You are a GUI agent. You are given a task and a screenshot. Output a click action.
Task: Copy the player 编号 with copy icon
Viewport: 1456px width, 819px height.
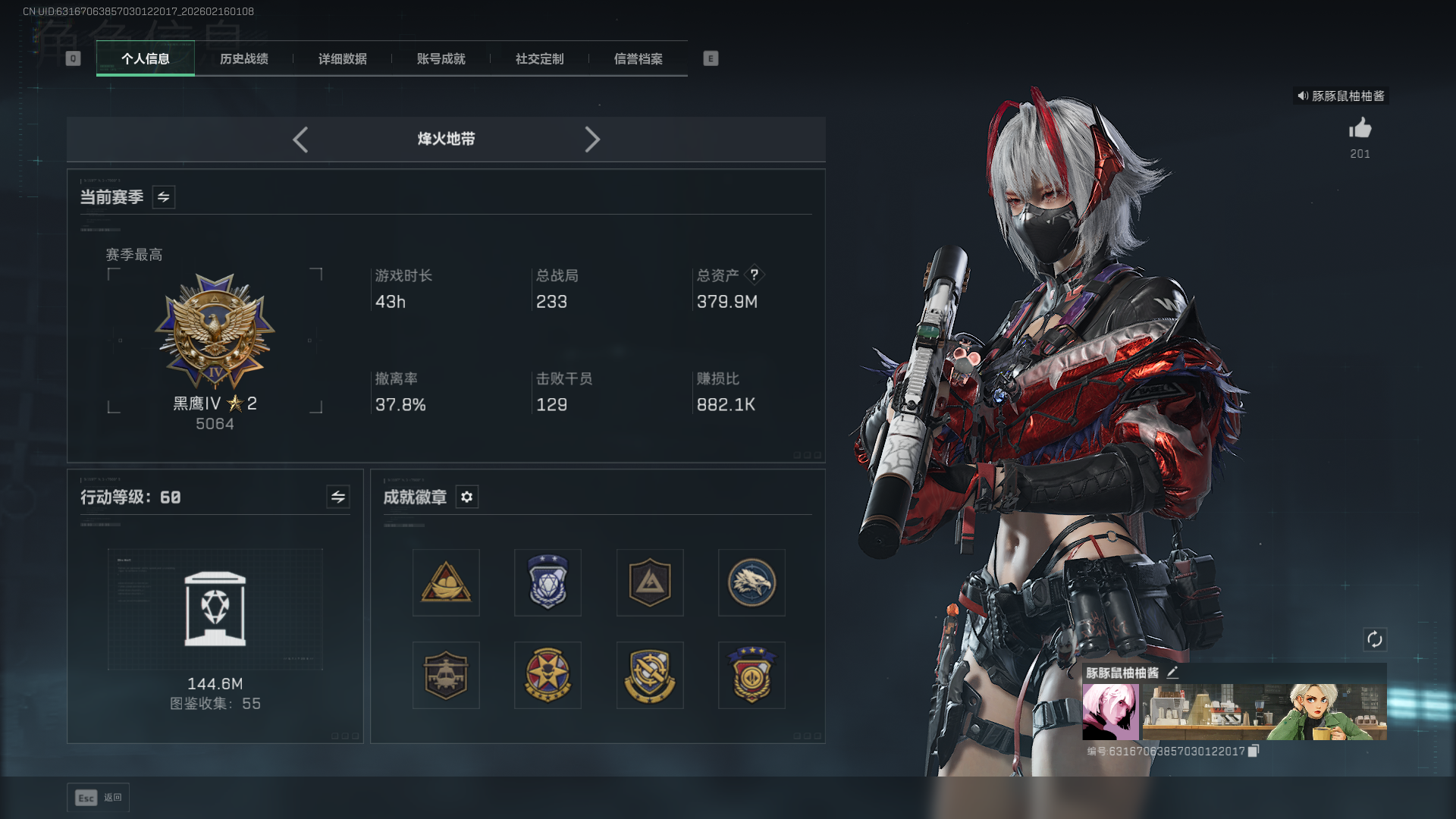click(1254, 751)
